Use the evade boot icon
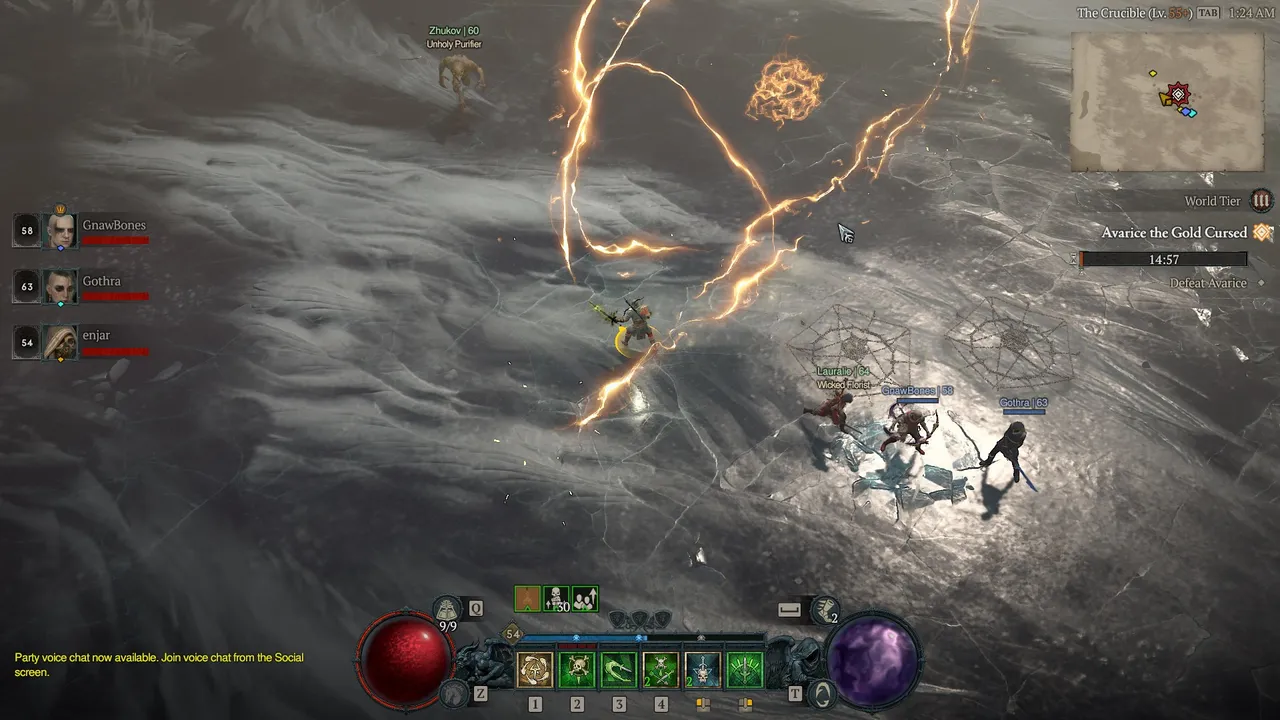The width and height of the screenshot is (1280, 720). click(826, 609)
